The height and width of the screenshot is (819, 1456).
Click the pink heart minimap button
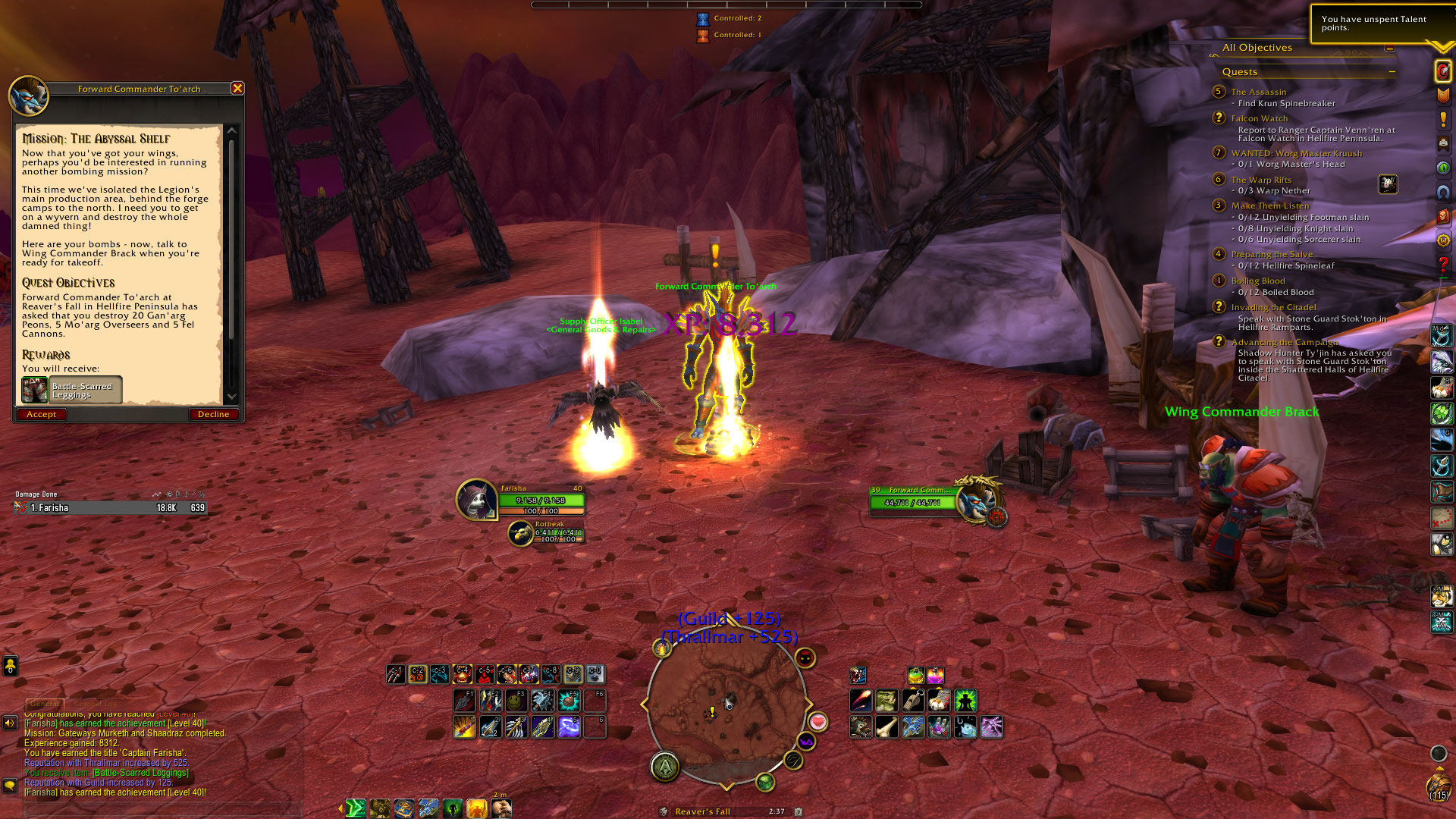coord(817,722)
